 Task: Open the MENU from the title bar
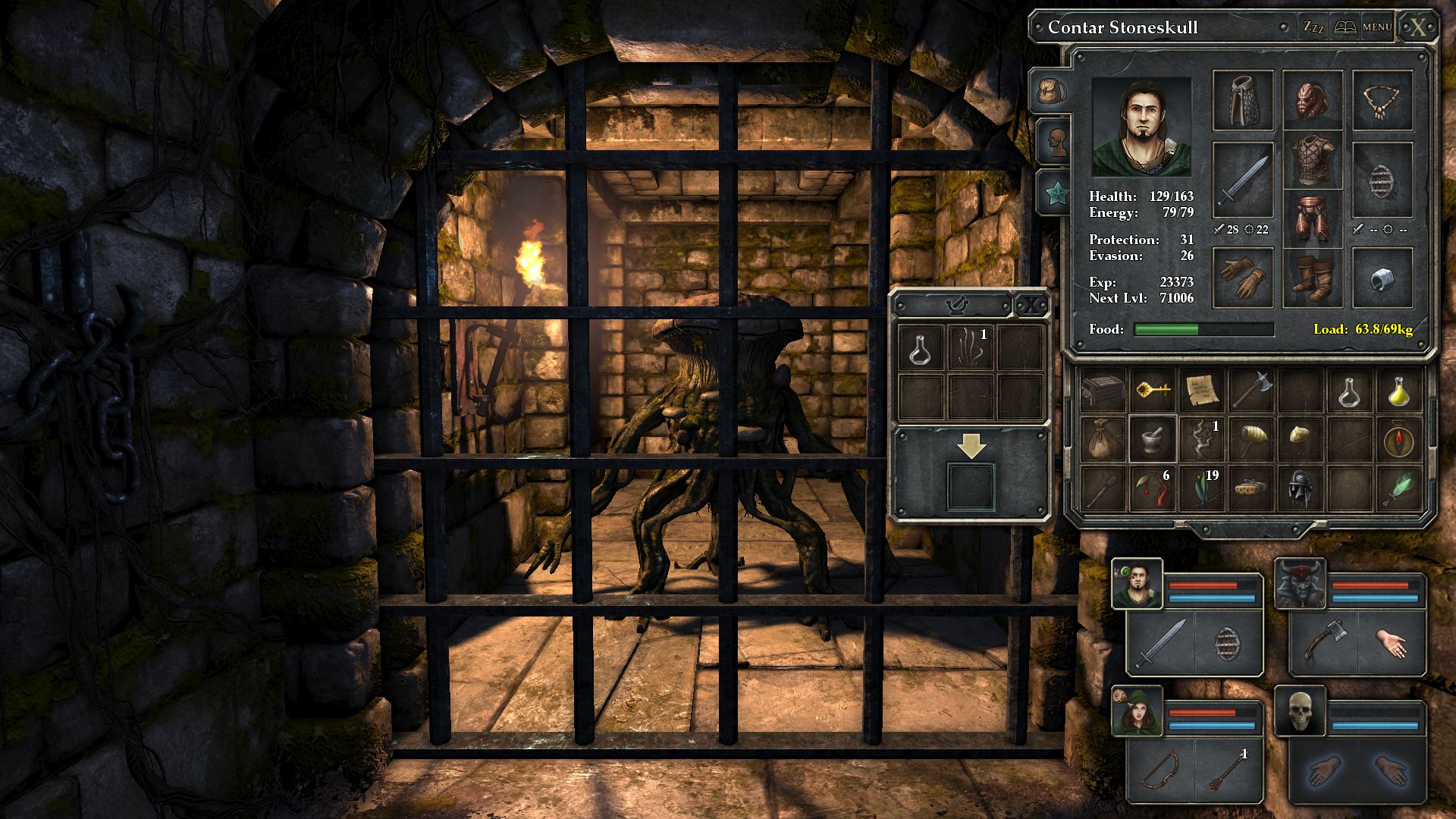point(1377,27)
